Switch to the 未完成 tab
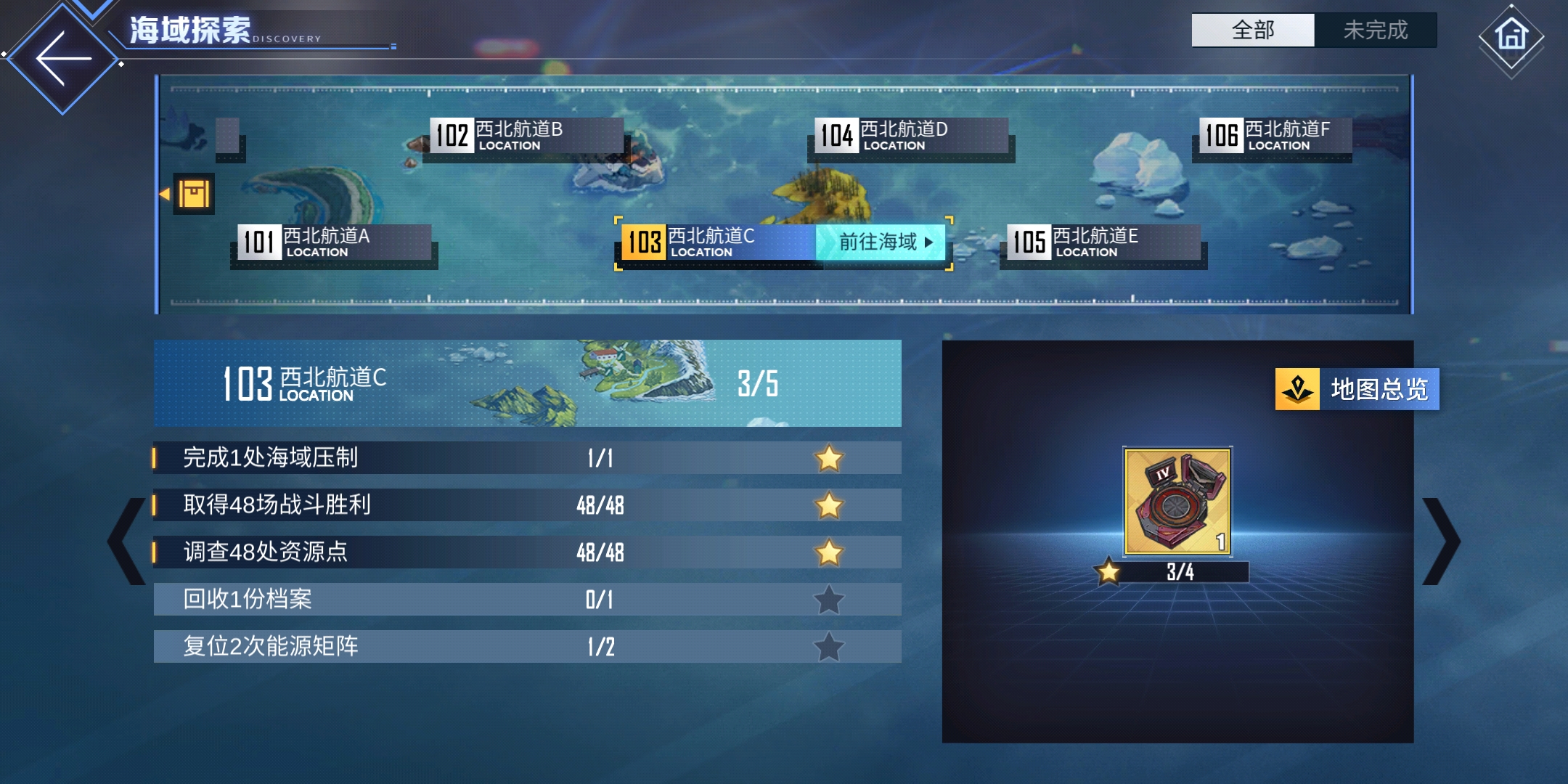This screenshot has width=1568, height=784. (1375, 30)
